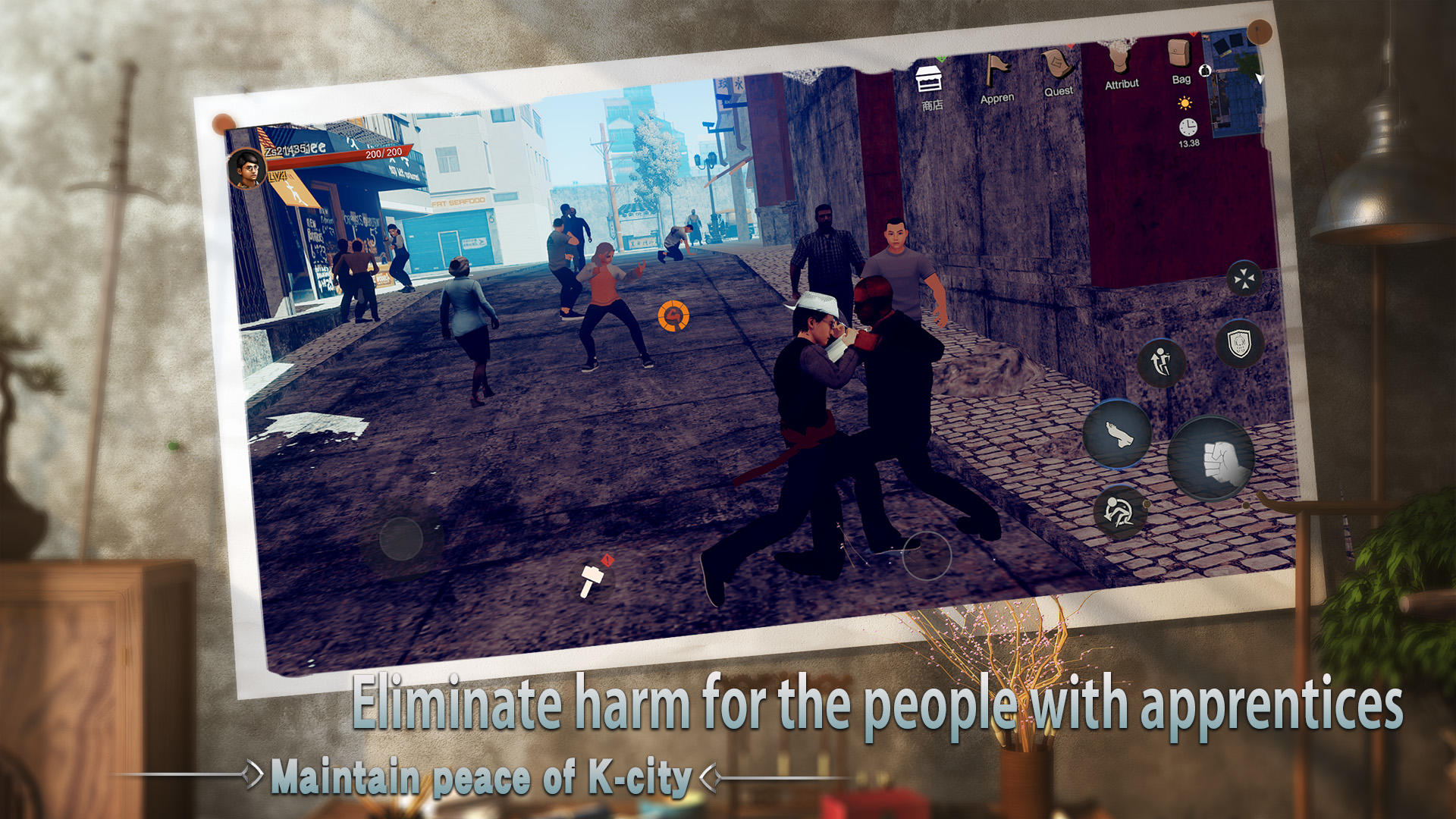Image resolution: width=1456 pixels, height=819 pixels.
Task: Toggle the sprint boost ability
Action: (1163, 362)
